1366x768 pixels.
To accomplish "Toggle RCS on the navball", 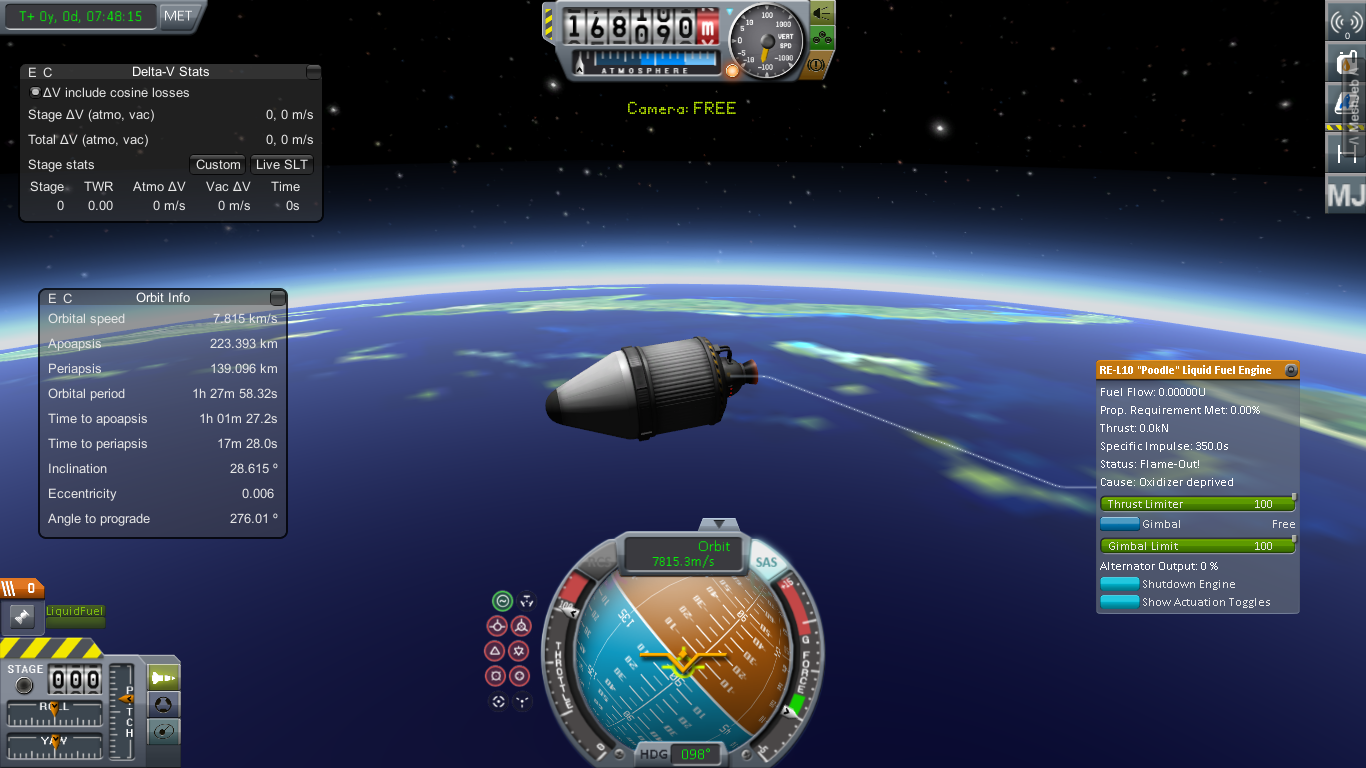I will 598,563.
